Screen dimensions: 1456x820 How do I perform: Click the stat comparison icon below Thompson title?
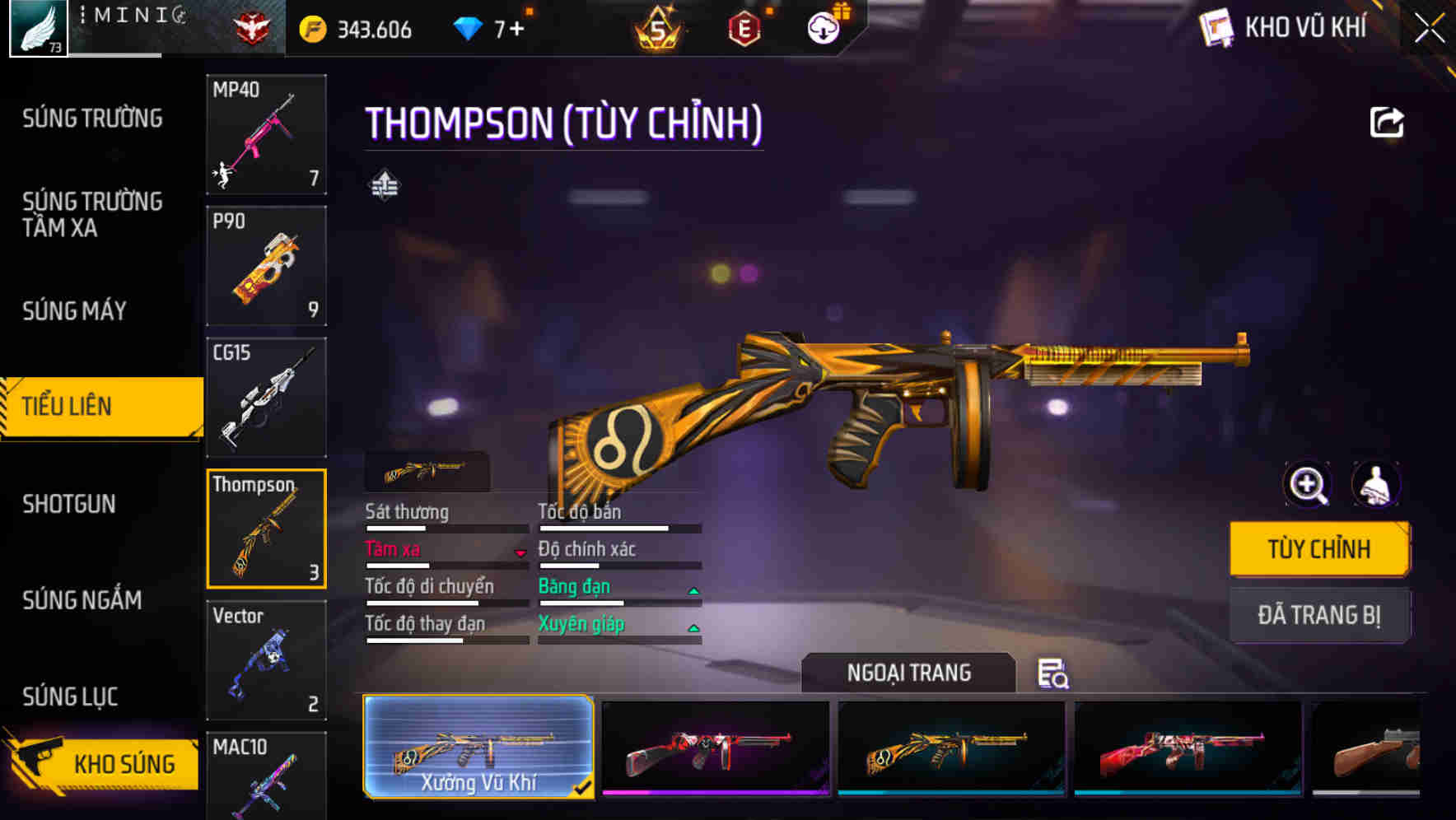click(x=384, y=184)
